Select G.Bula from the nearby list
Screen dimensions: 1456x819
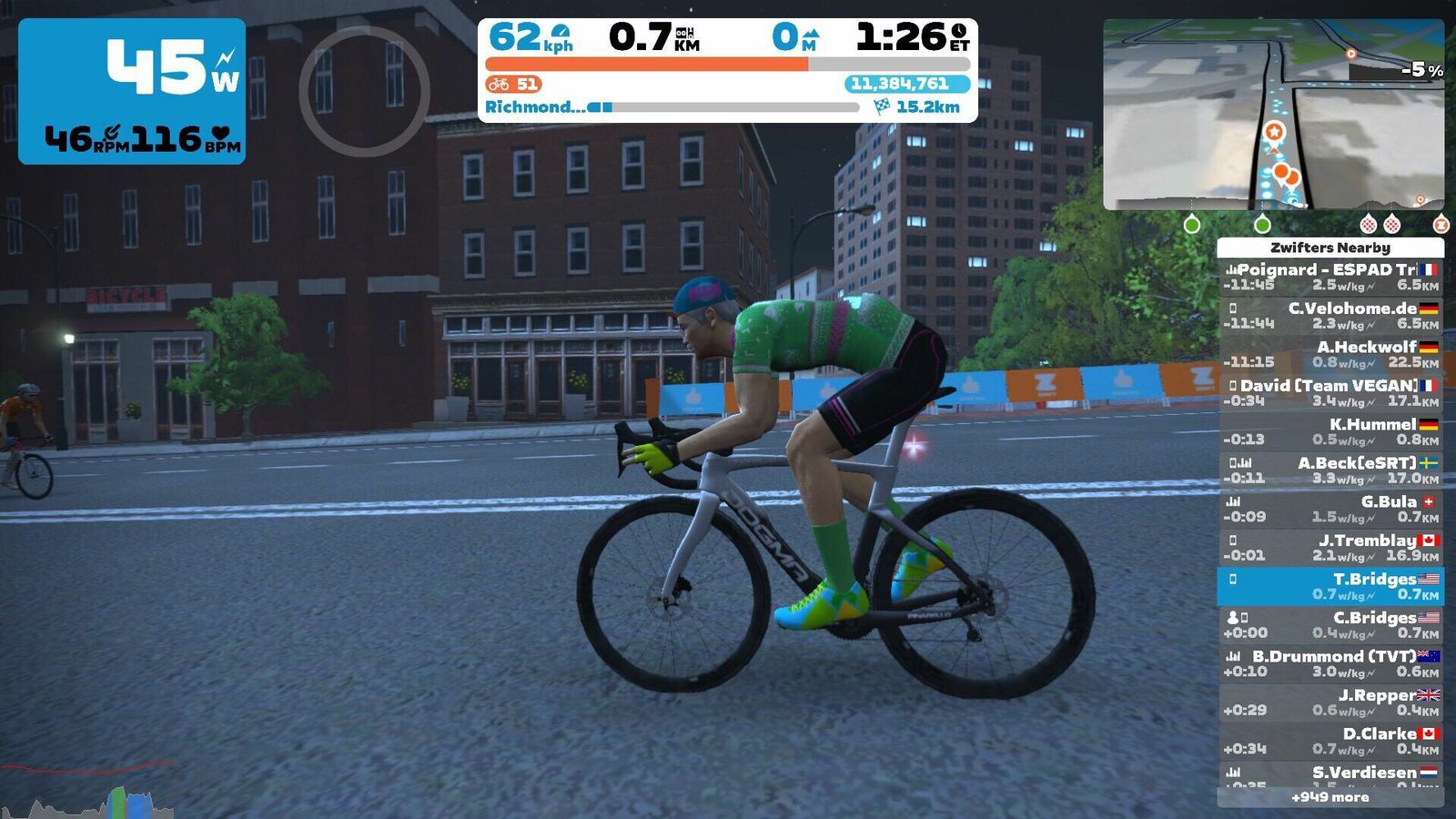[x=1330, y=509]
